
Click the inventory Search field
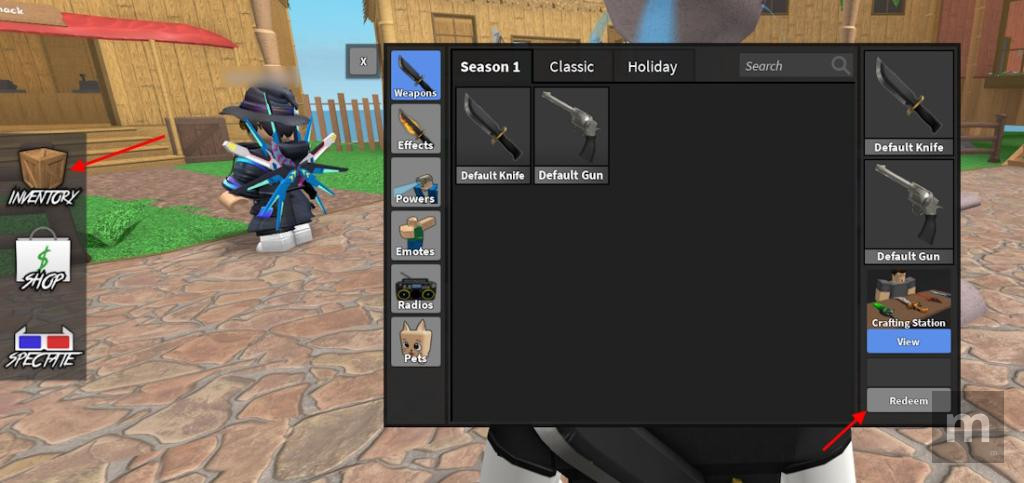pos(785,66)
